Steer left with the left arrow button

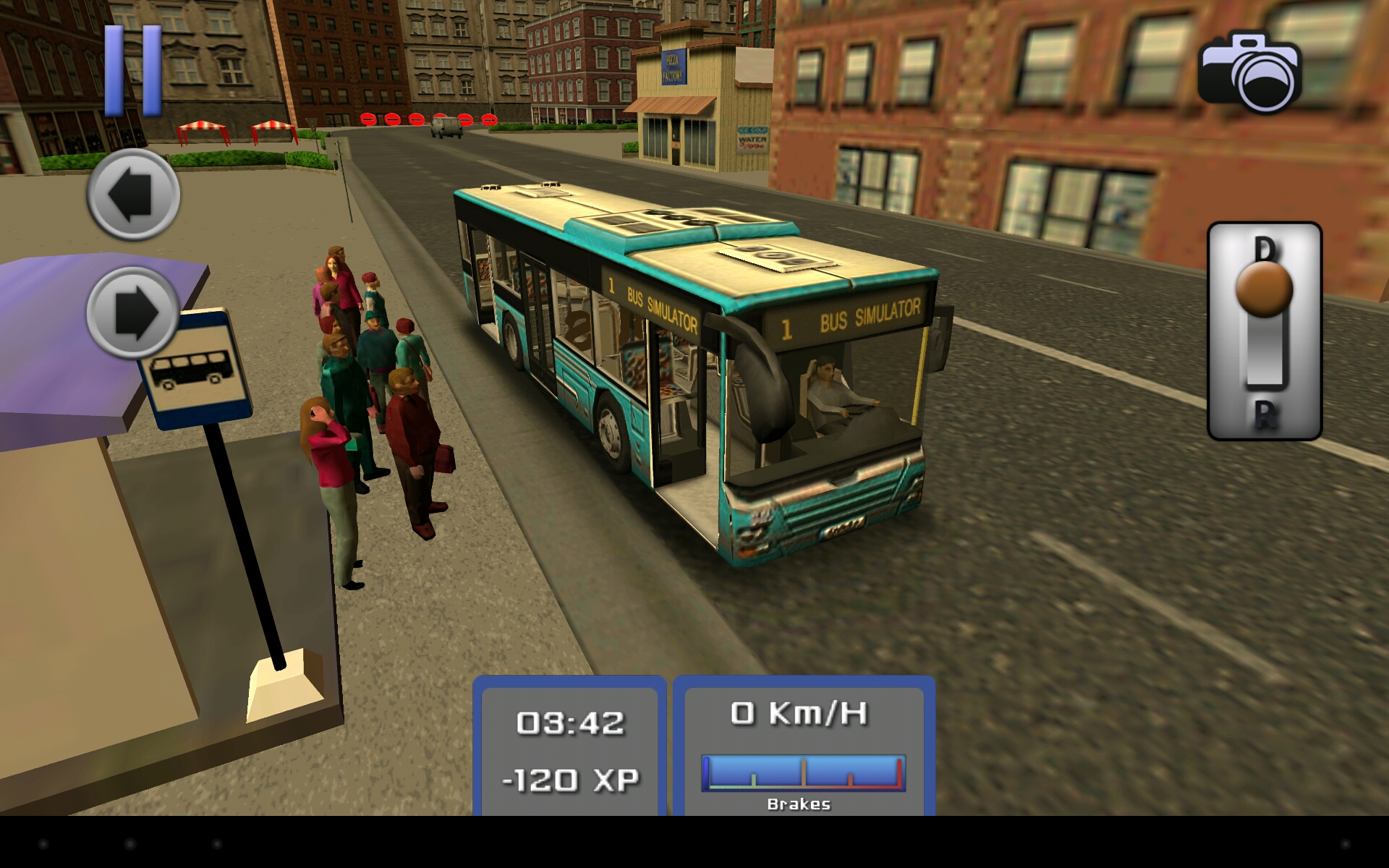(133, 195)
